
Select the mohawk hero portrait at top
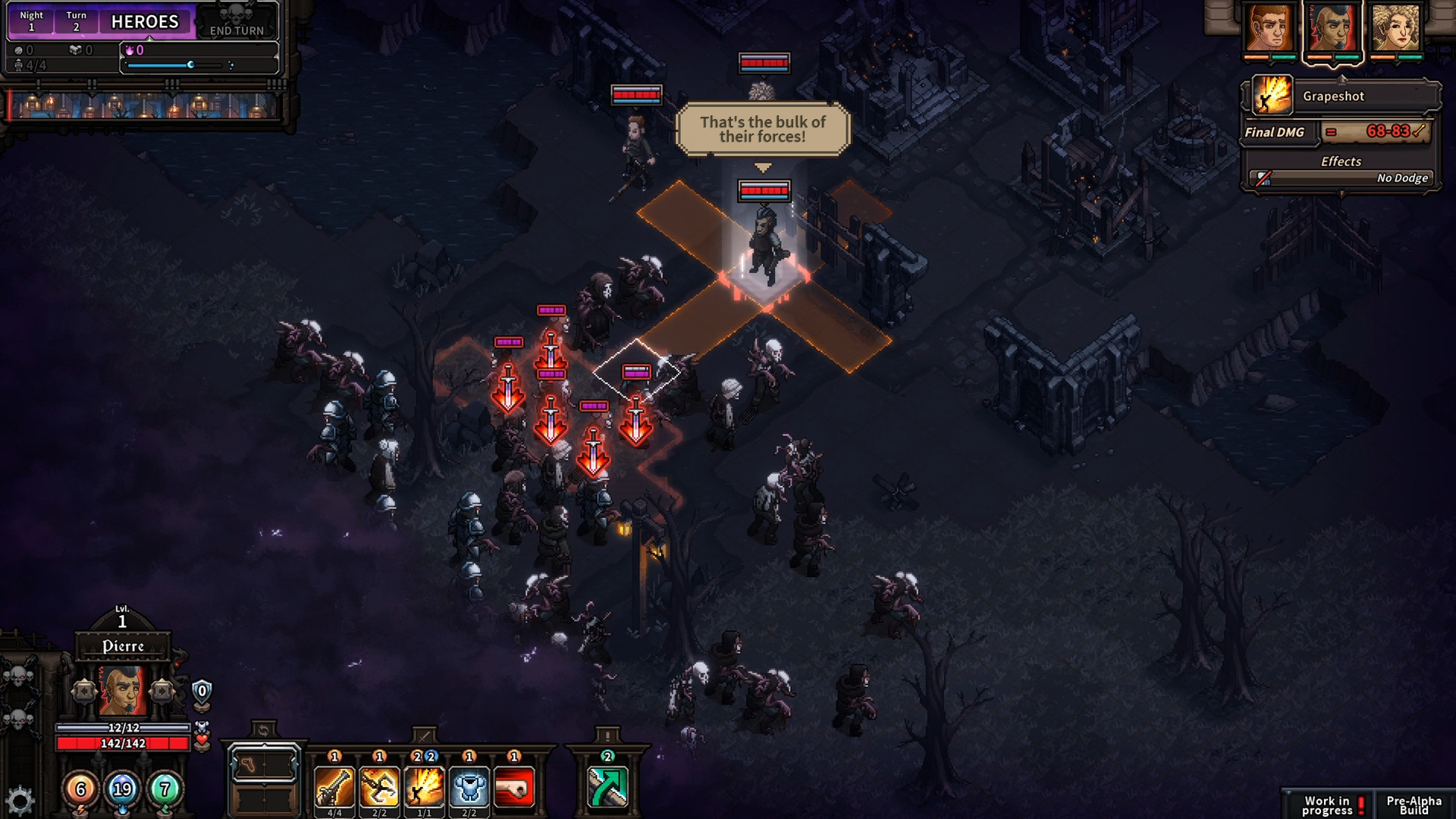(x=1332, y=29)
